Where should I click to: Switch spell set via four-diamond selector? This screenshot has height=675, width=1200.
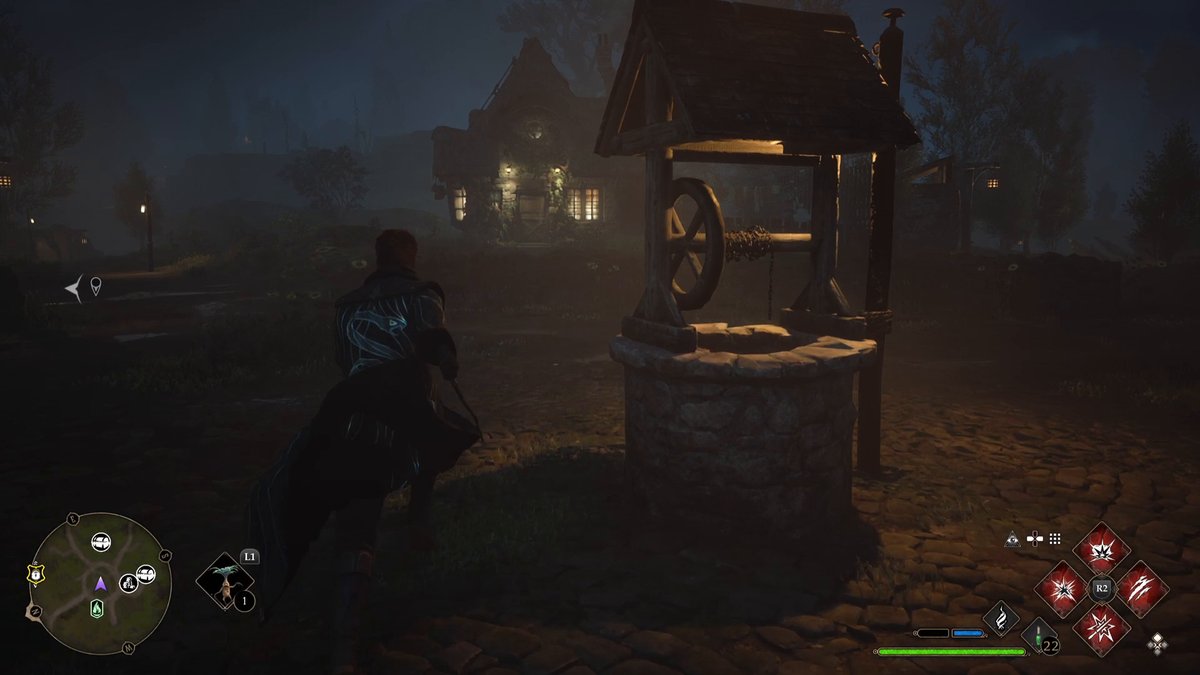tap(1157, 641)
